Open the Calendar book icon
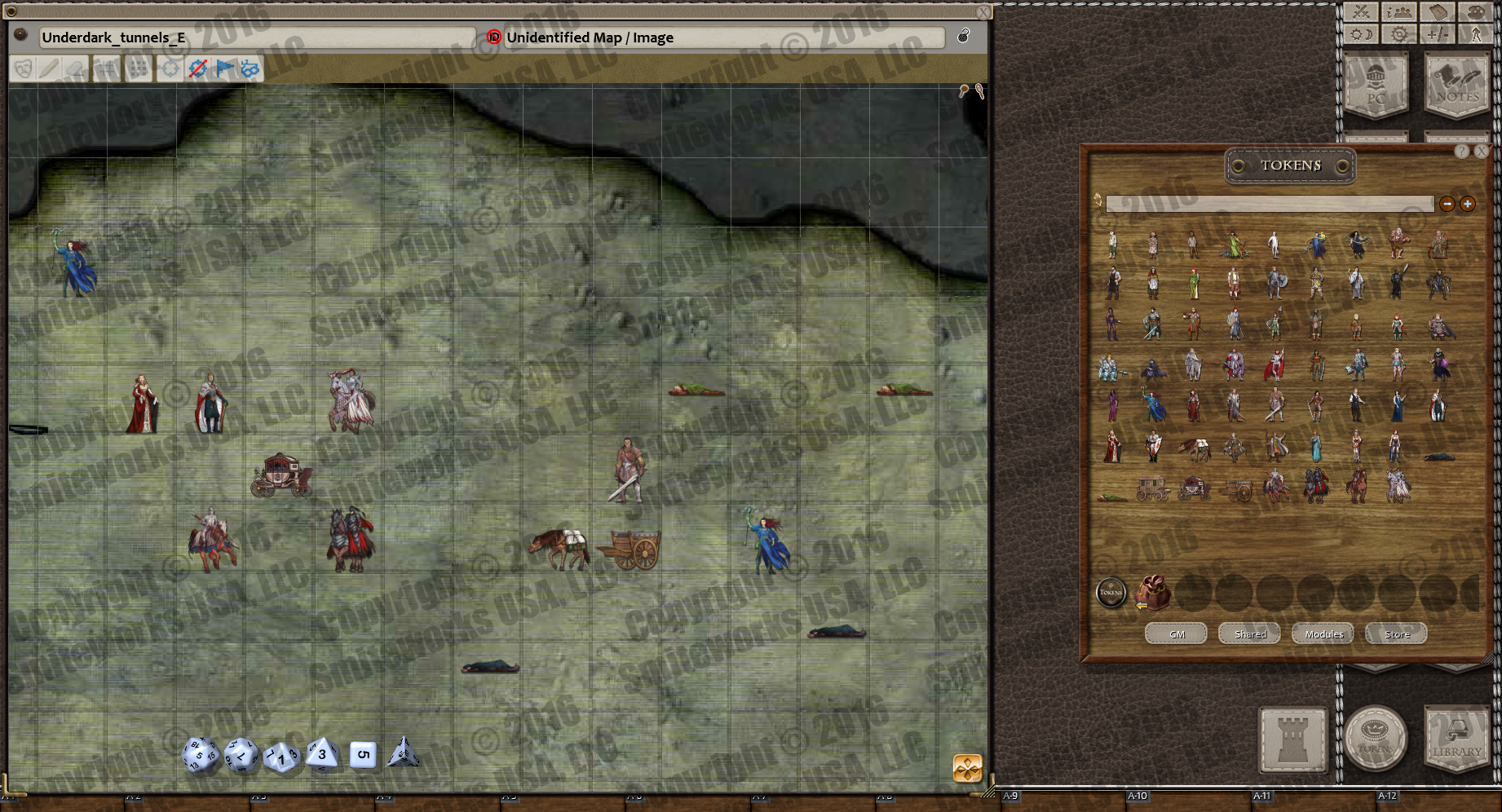1502x812 pixels. click(x=1438, y=12)
